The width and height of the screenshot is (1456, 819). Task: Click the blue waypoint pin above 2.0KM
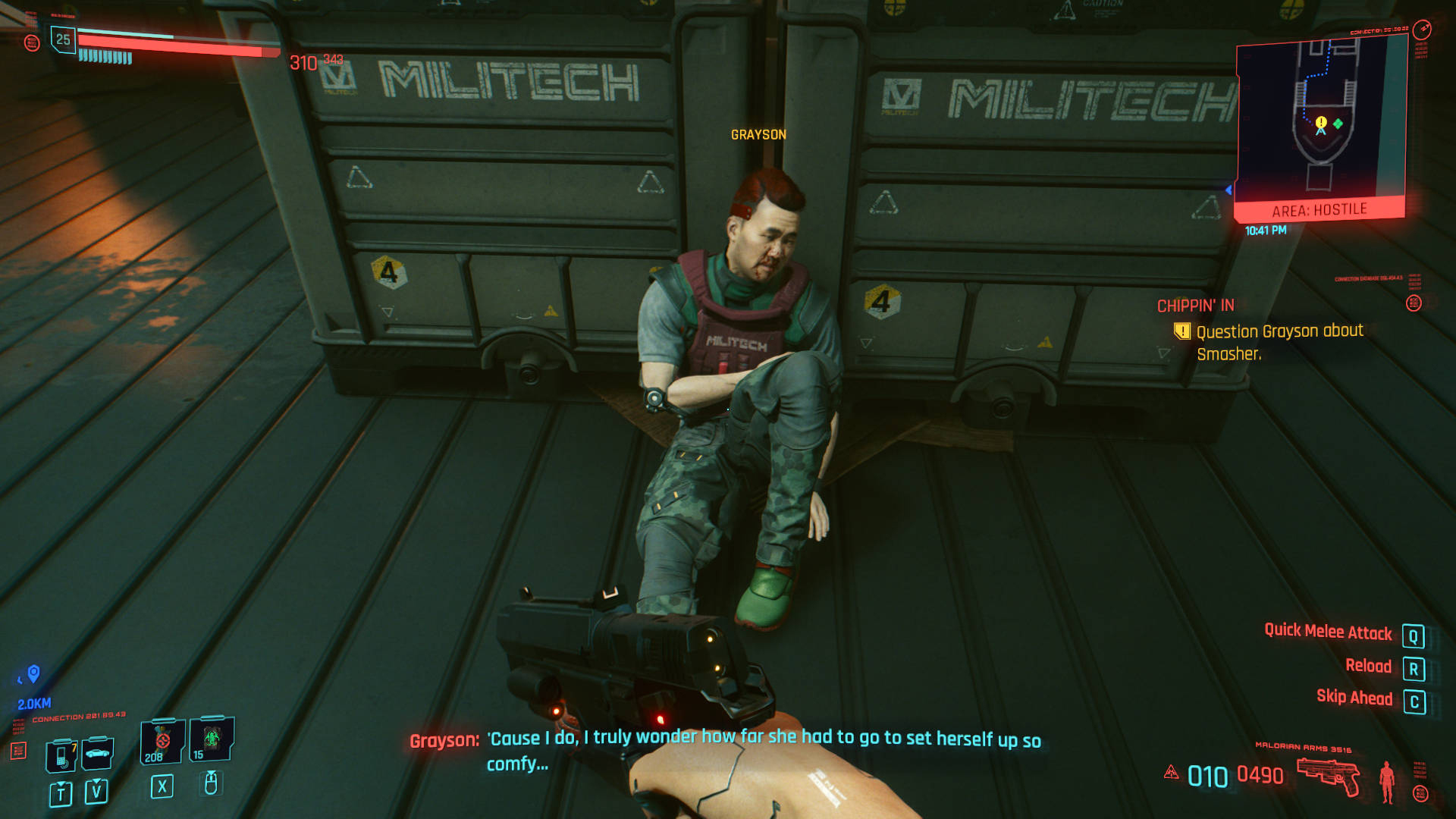(34, 671)
